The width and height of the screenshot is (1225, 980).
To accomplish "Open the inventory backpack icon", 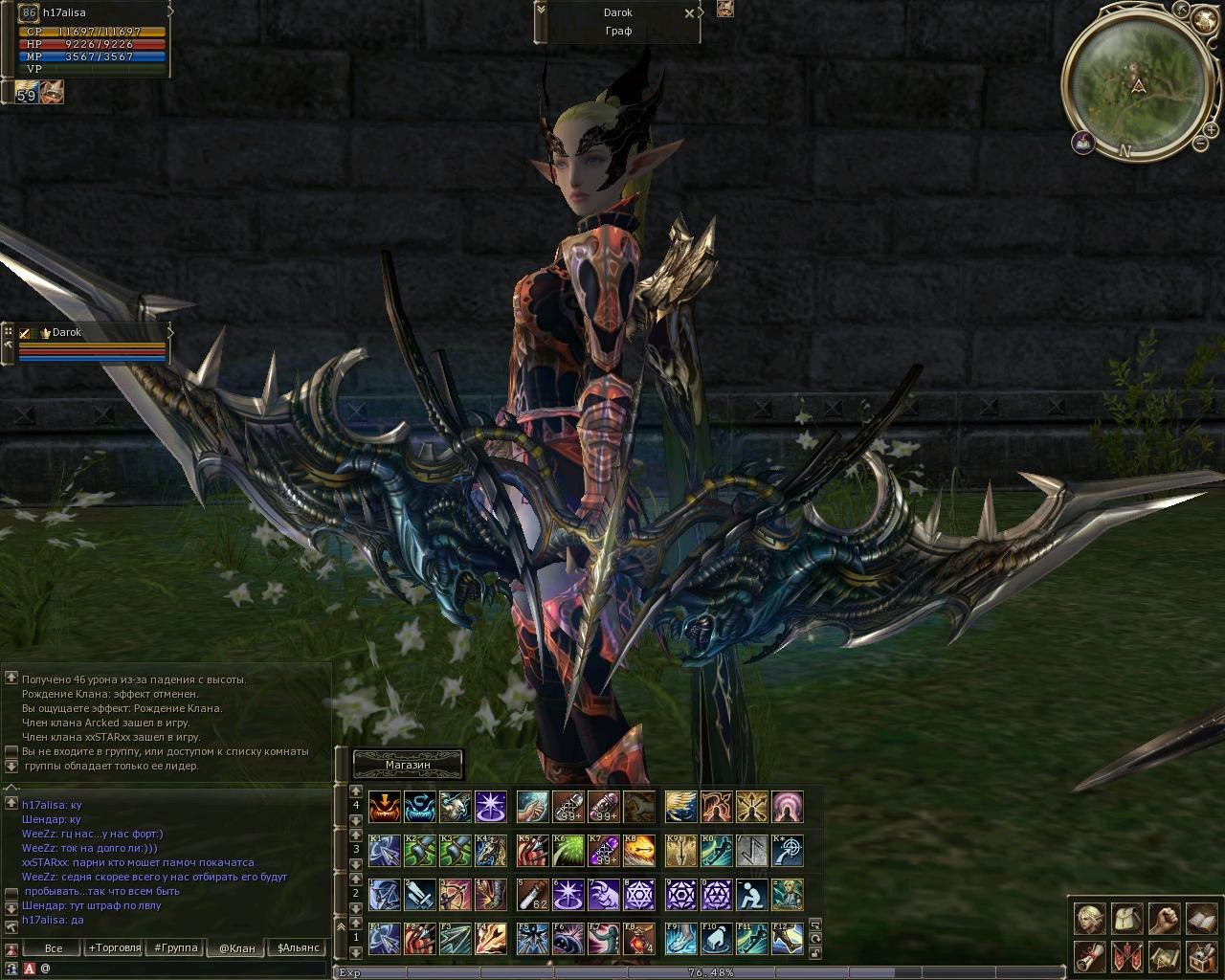I will pos(1125,918).
